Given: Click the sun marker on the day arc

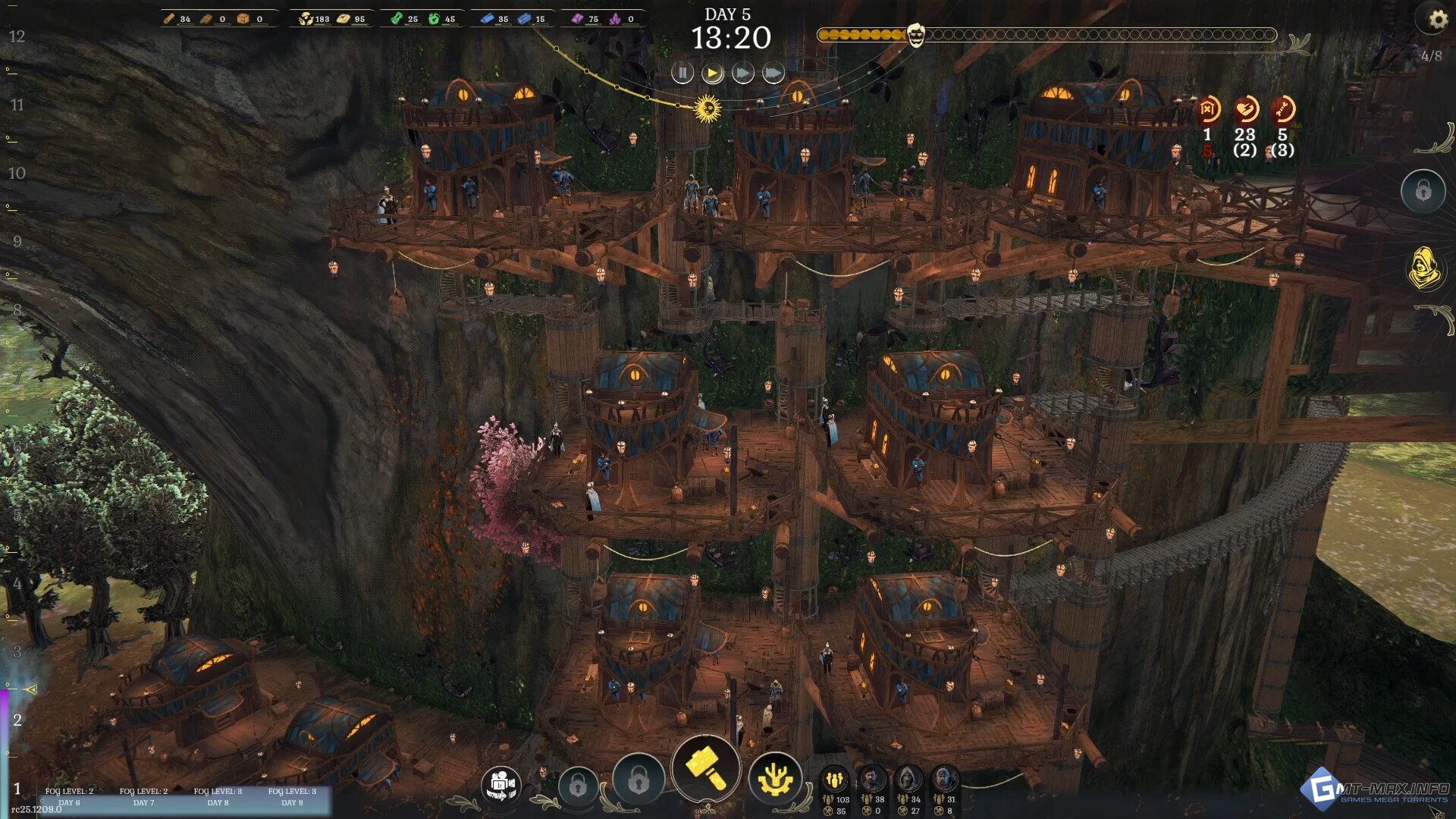Looking at the screenshot, I should tap(708, 108).
